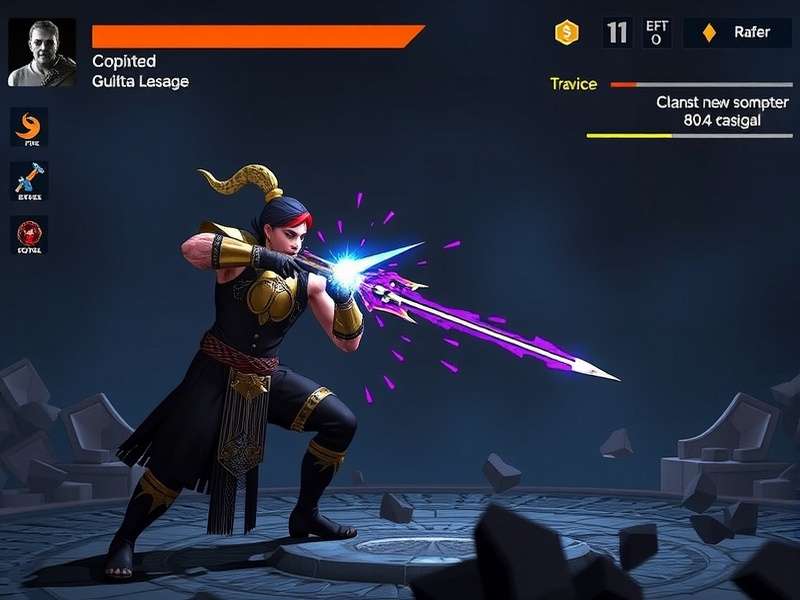Activate the orange flame swirl ability
Screen dimensions: 800x600
coord(29,128)
